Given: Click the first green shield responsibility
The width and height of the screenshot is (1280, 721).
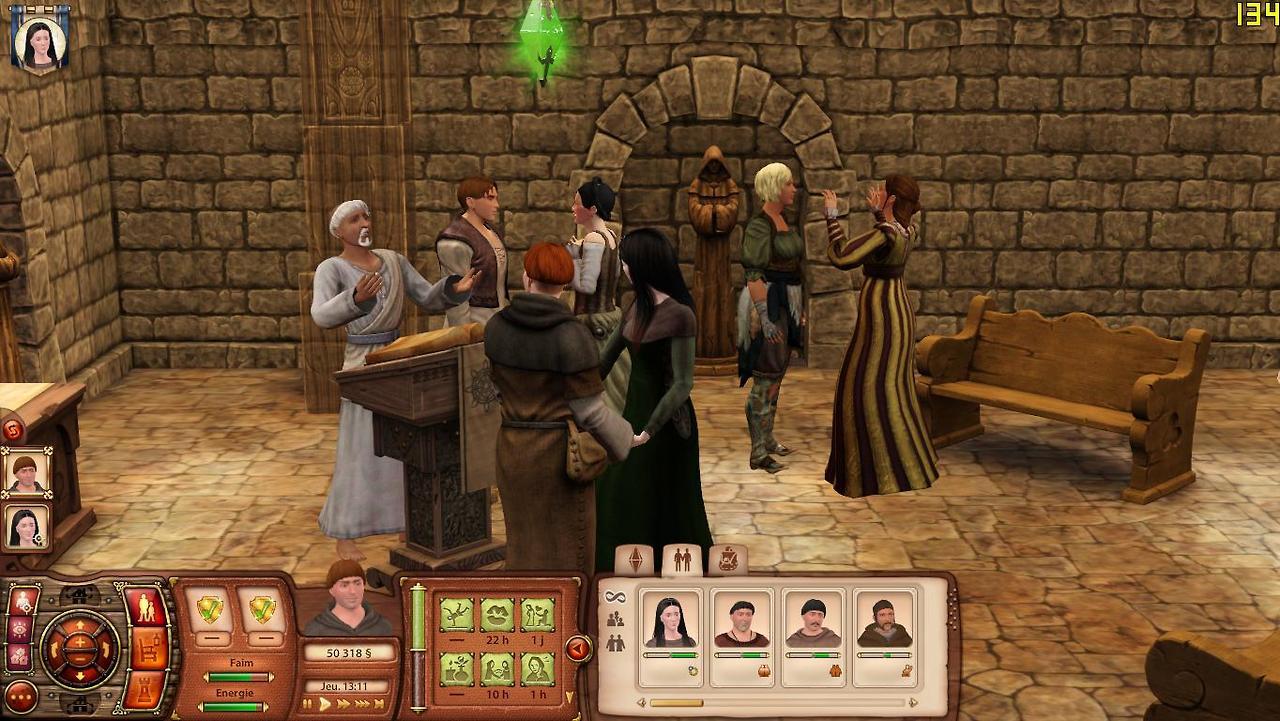Looking at the screenshot, I should [x=210, y=609].
